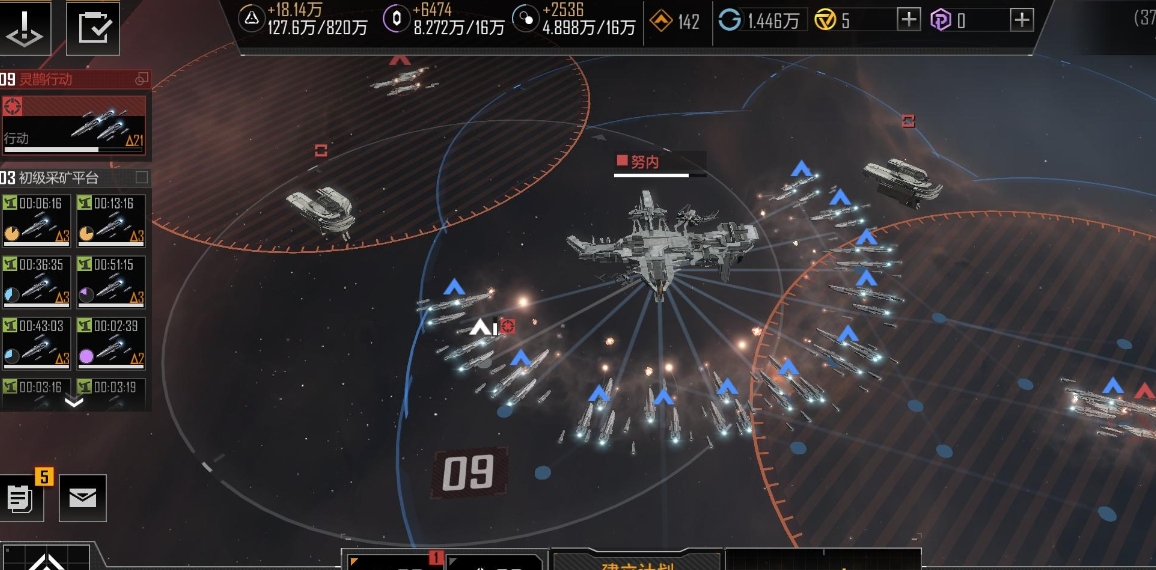Click the 09 fleet map marker
The image size is (1156, 570).
[468, 473]
